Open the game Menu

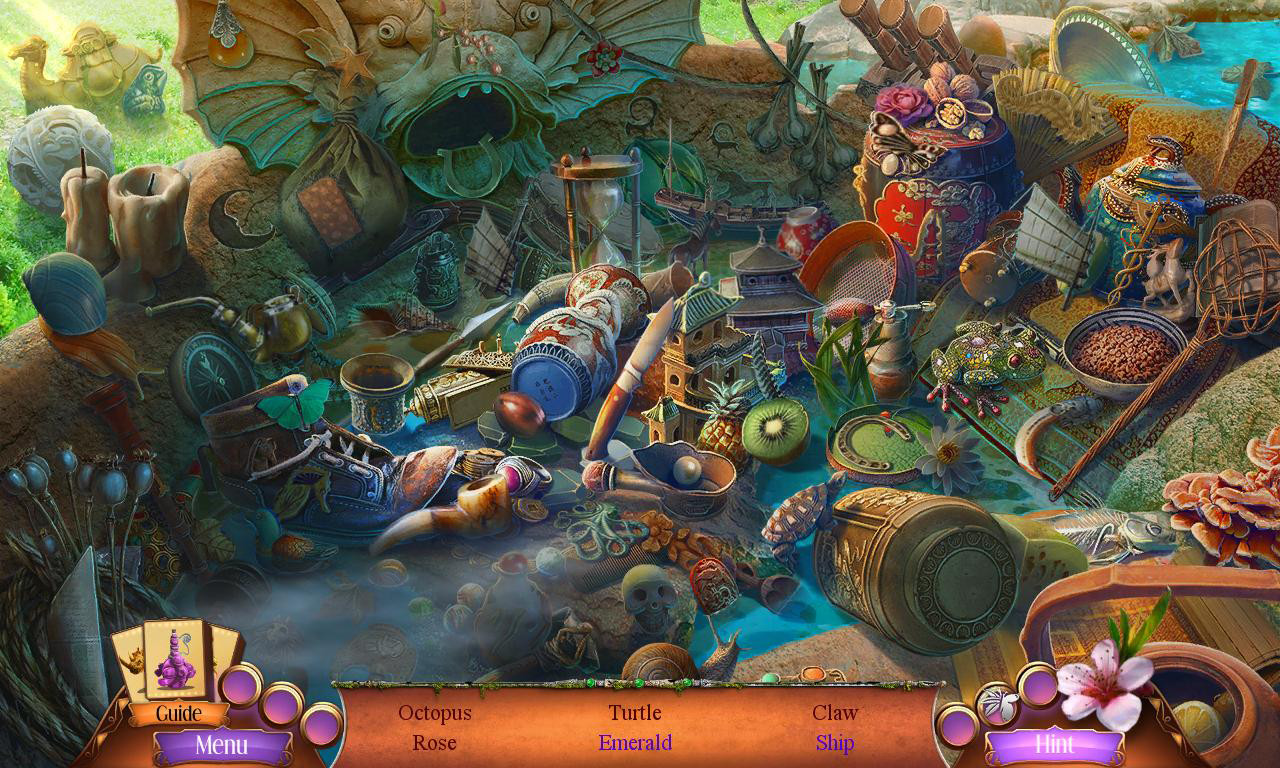(x=222, y=745)
